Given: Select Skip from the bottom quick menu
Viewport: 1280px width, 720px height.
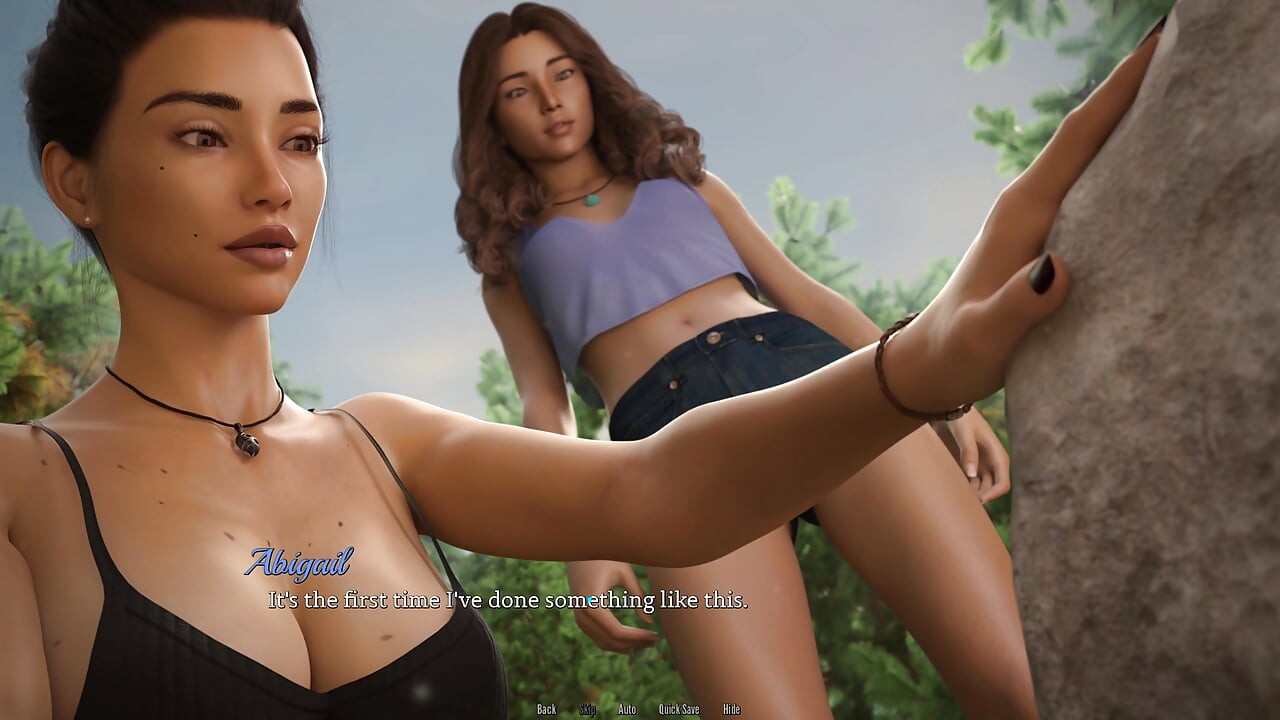Looking at the screenshot, I should 590,709.
